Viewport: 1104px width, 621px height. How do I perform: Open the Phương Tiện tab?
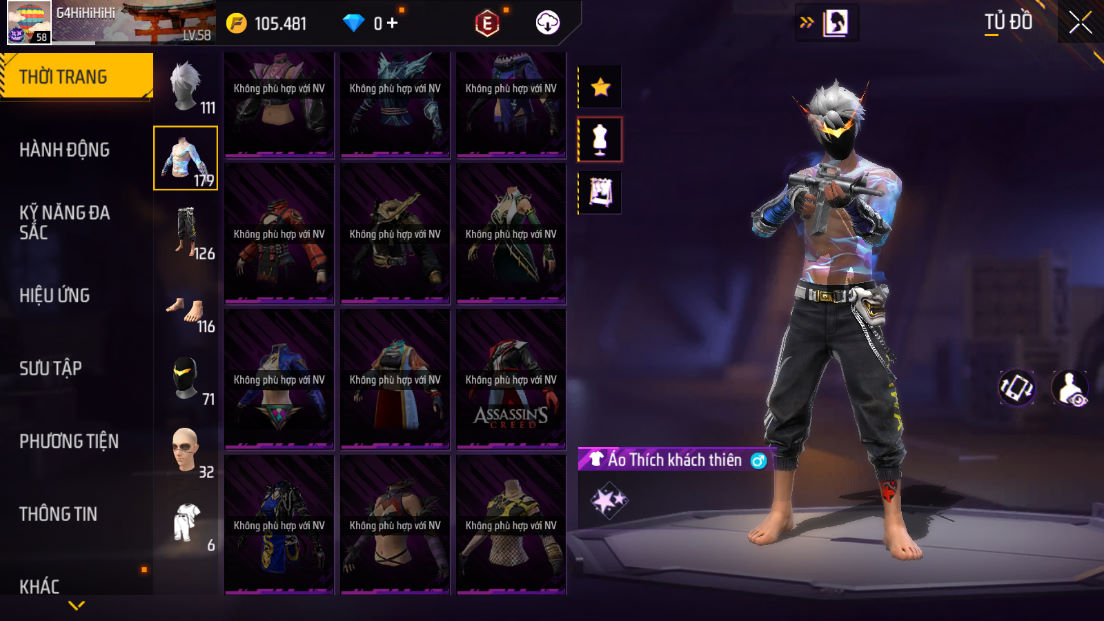(x=69, y=441)
